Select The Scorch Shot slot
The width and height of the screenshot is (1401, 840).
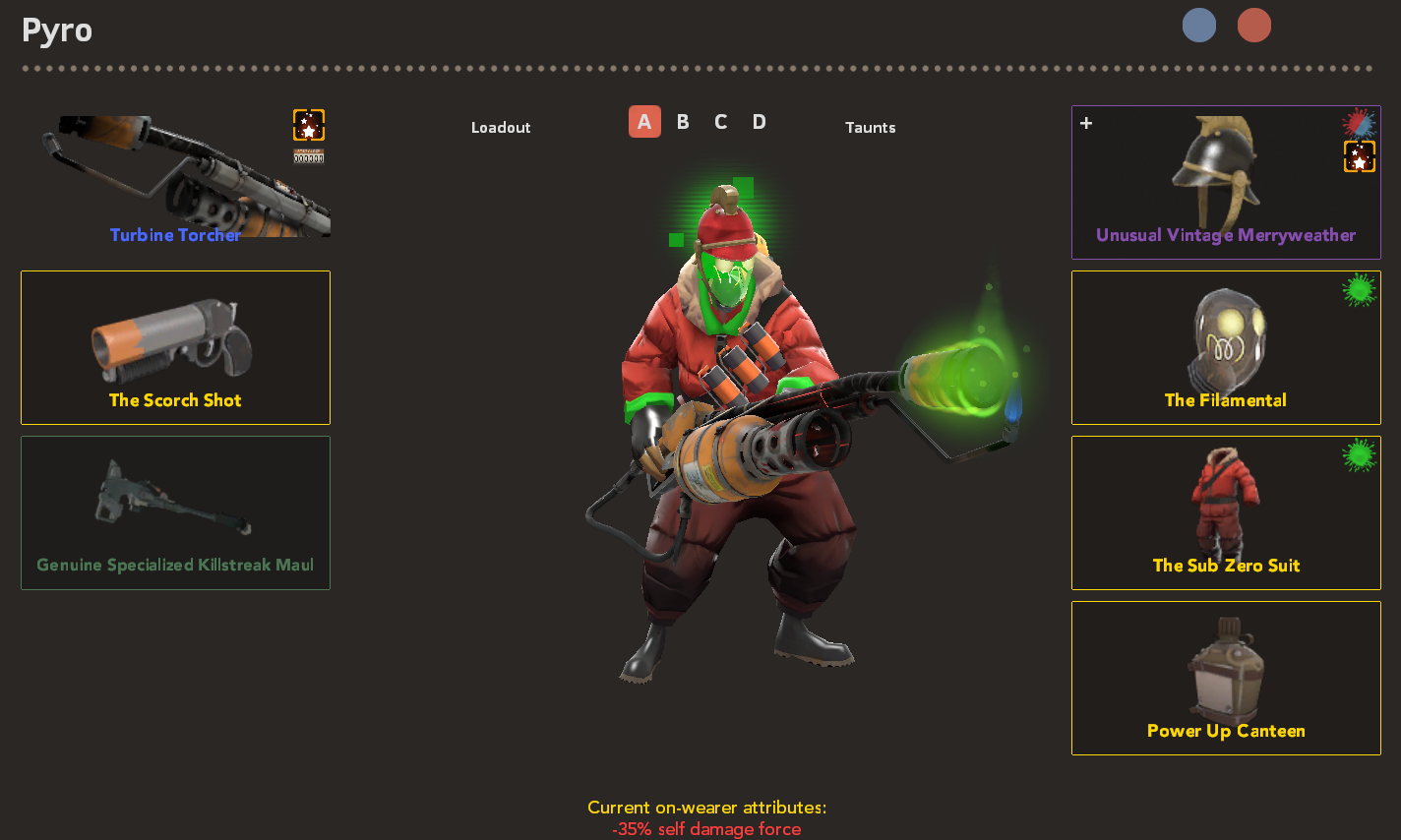(175, 347)
